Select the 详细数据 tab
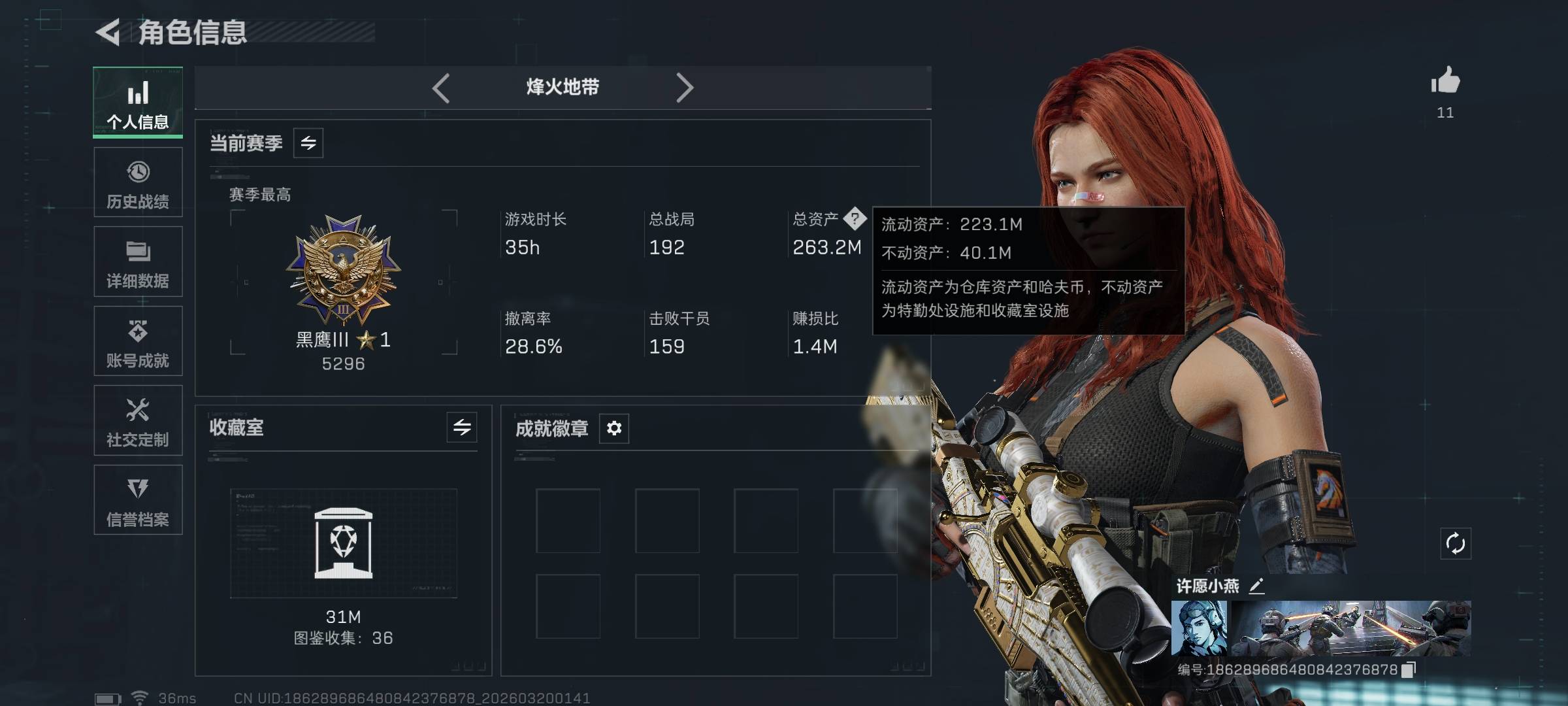Viewport: 1568px width, 706px height. (138, 262)
